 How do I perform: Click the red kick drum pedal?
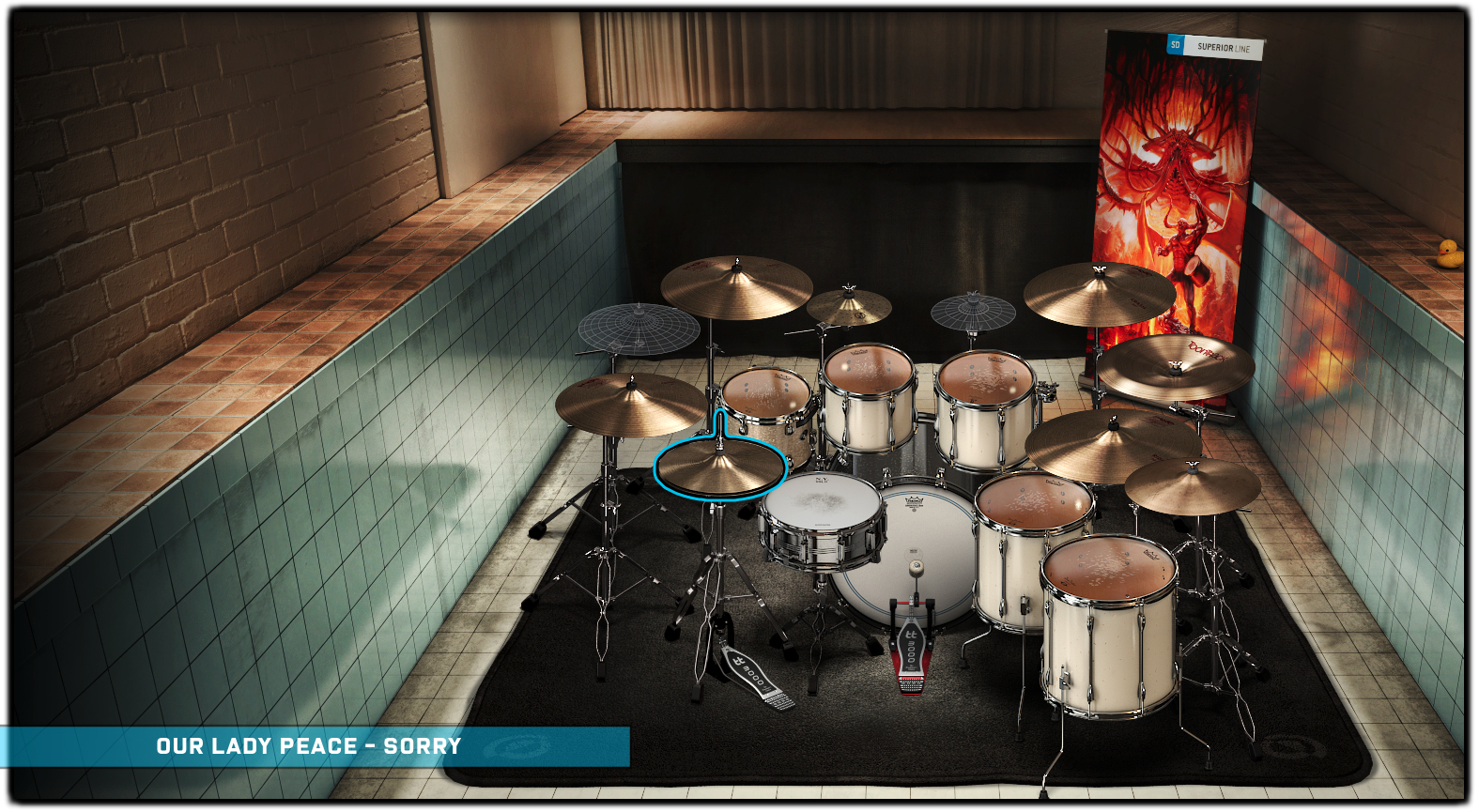coord(910,650)
